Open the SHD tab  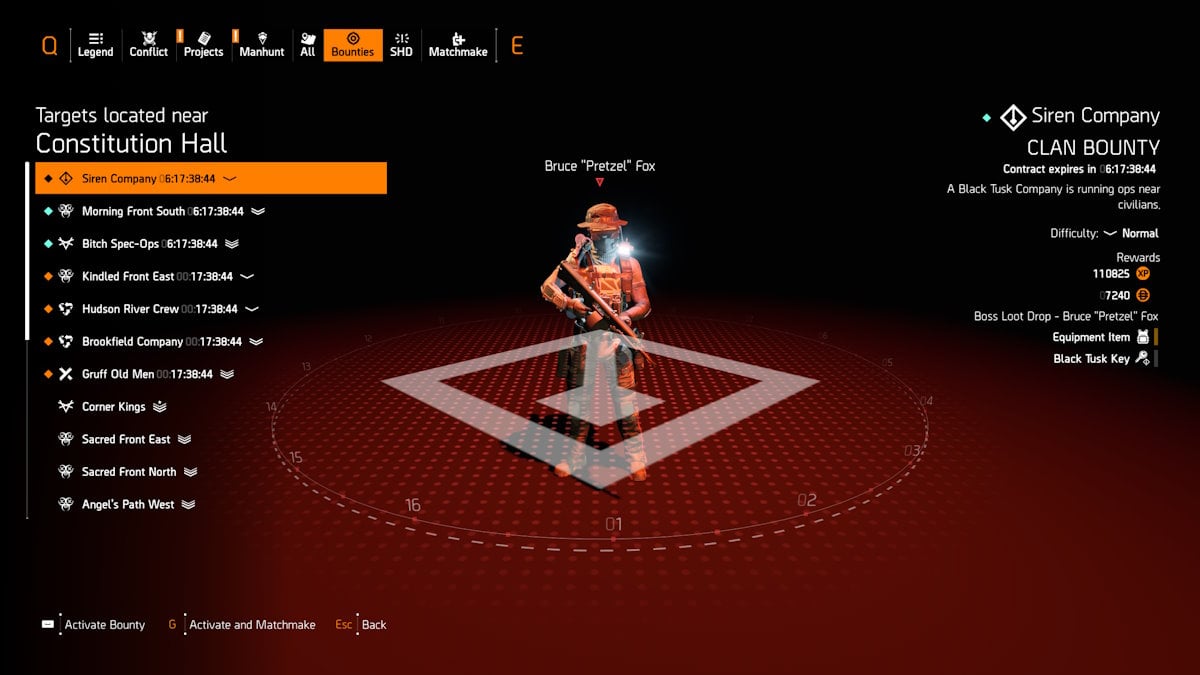[401, 45]
